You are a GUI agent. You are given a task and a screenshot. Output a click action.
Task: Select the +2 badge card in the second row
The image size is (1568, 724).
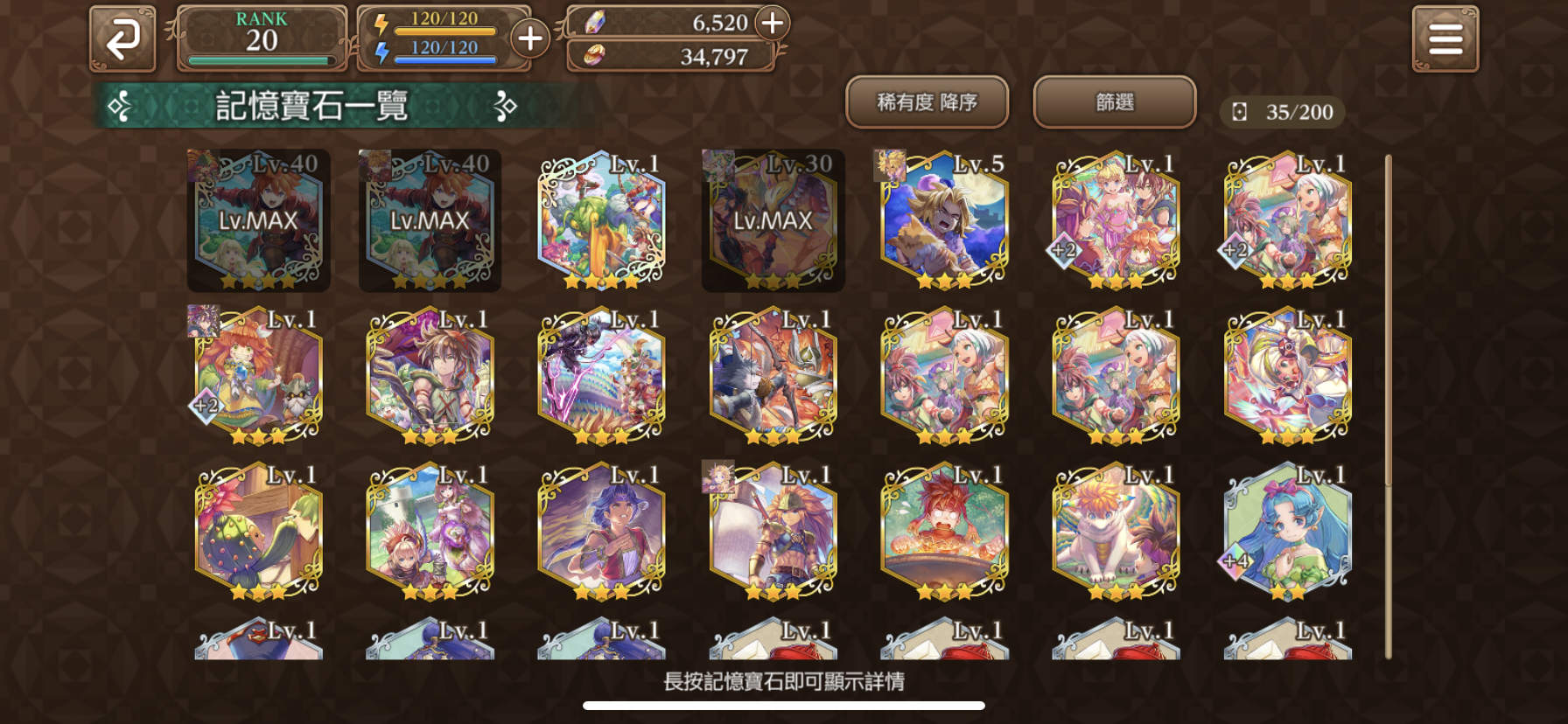point(258,376)
